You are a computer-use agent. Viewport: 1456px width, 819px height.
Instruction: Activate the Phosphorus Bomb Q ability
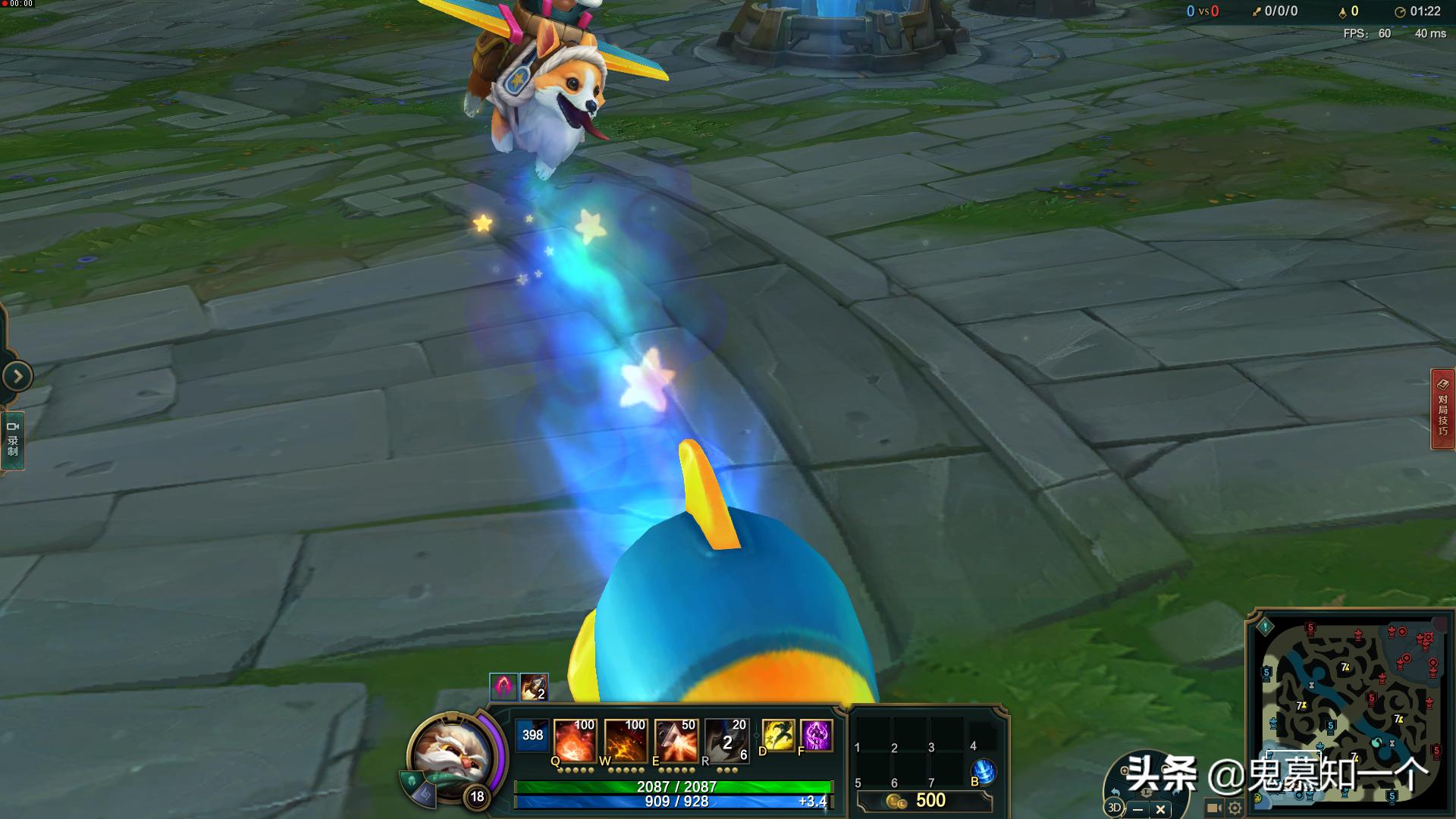tap(574, 739)
